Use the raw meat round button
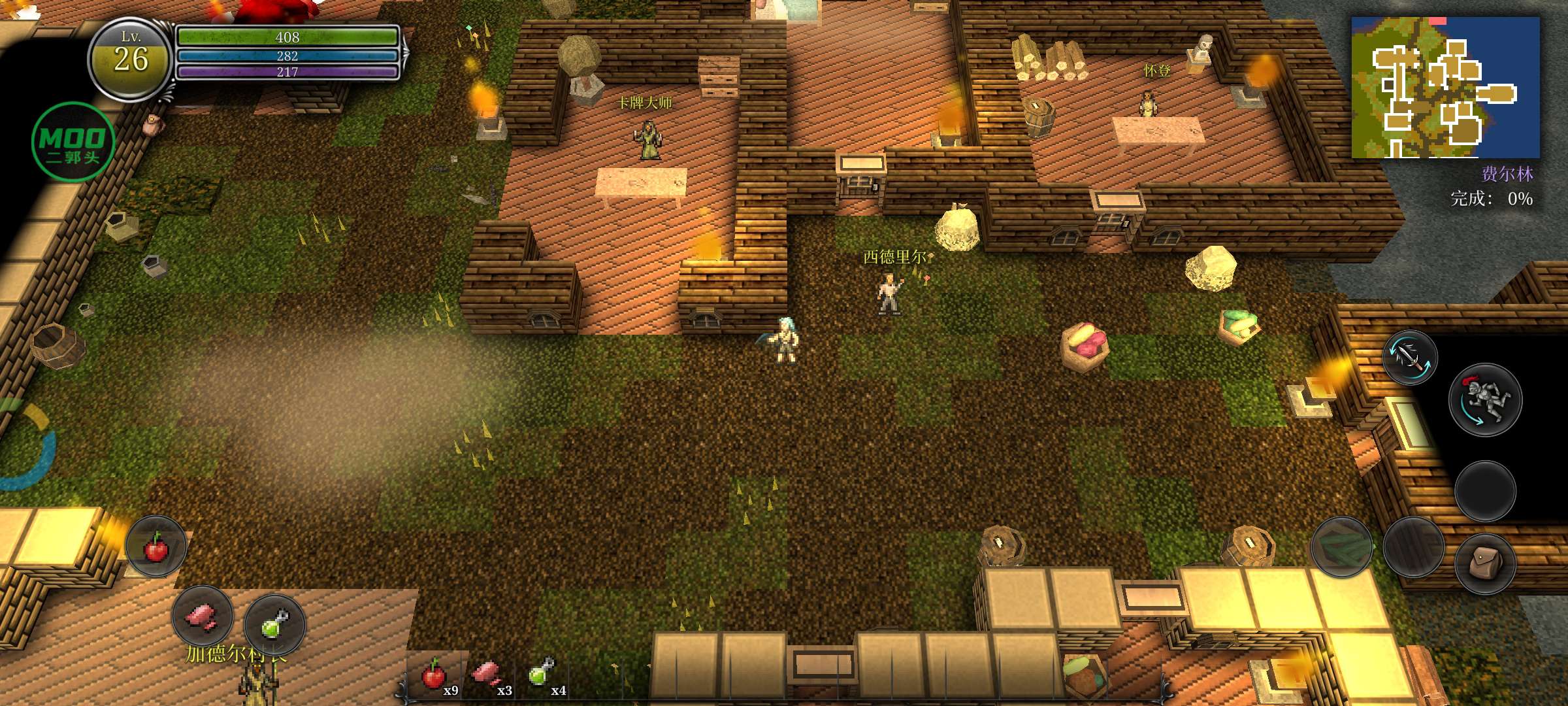Viewport: 1568px width, 706px height. pos(203,616)
